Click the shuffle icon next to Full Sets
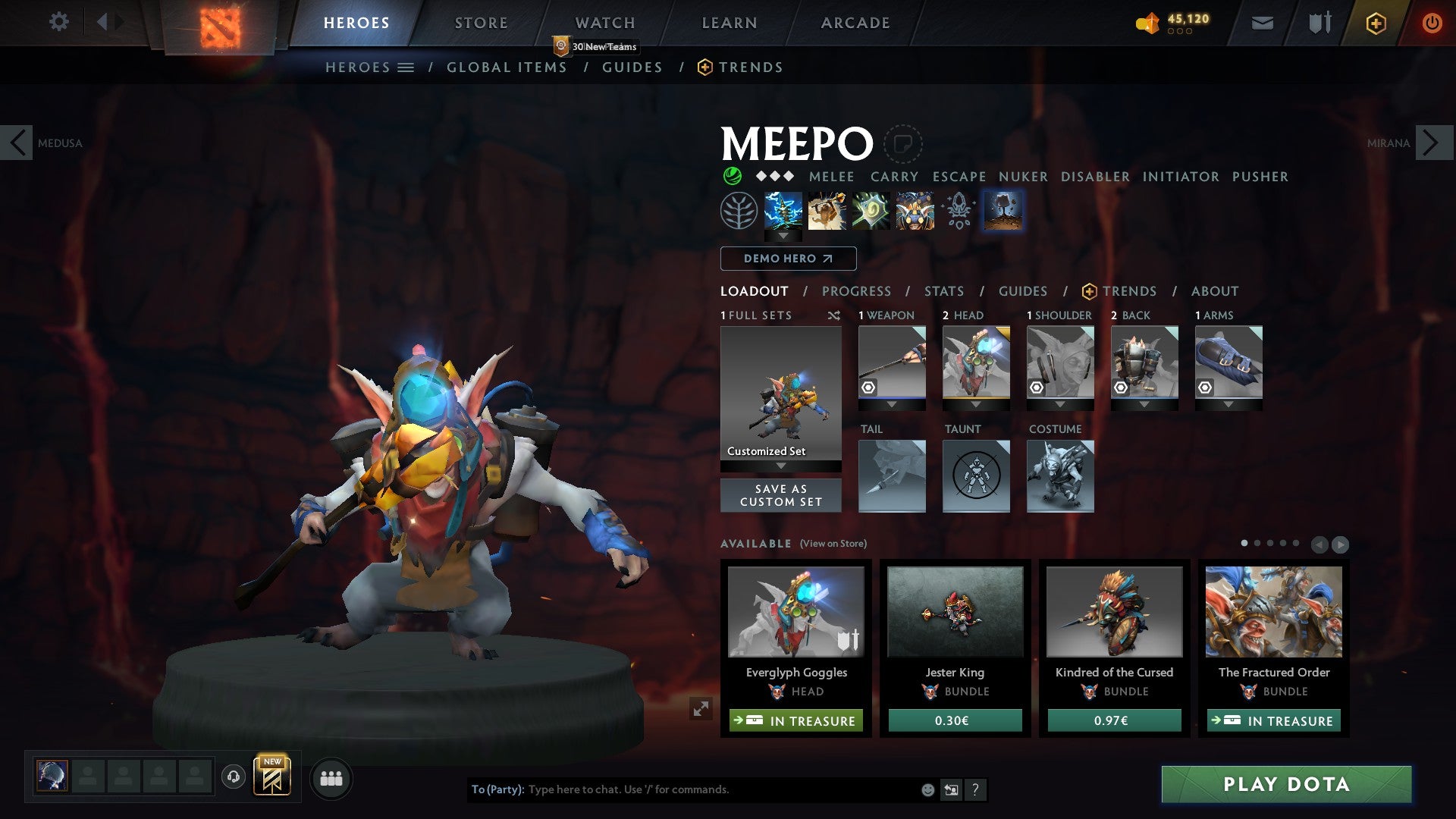1456x819 pixels. pos(834,315)
